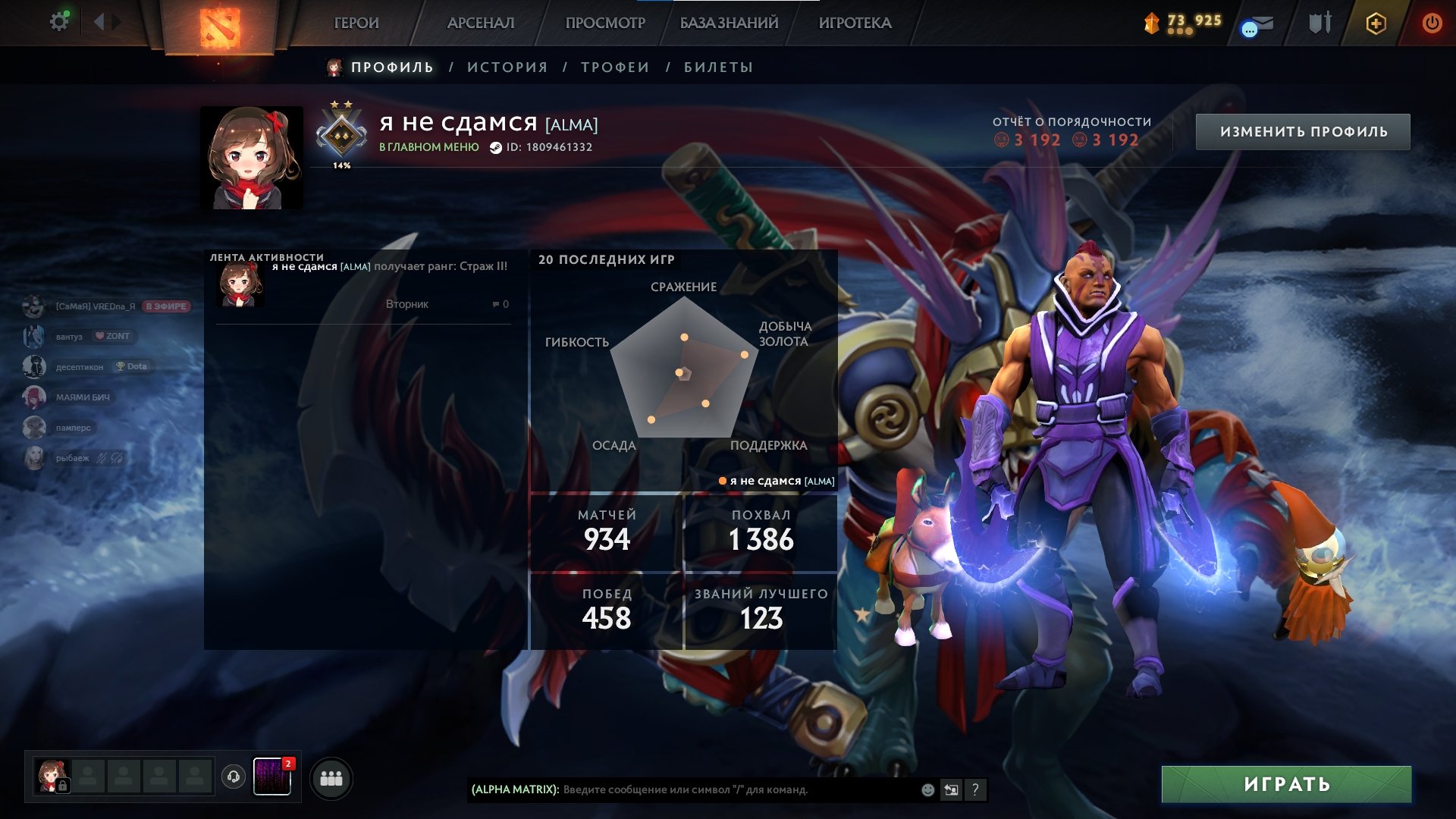Open АРСЕНАЛ in the top menu
Screen dimensions: 1456x819
coord(482,23)
